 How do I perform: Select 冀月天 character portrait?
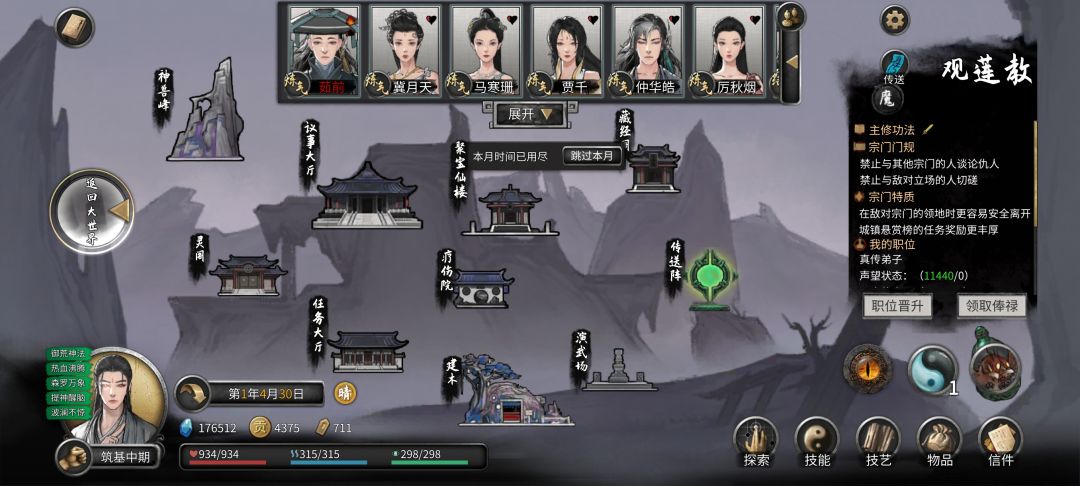click(x=405, y=50)
